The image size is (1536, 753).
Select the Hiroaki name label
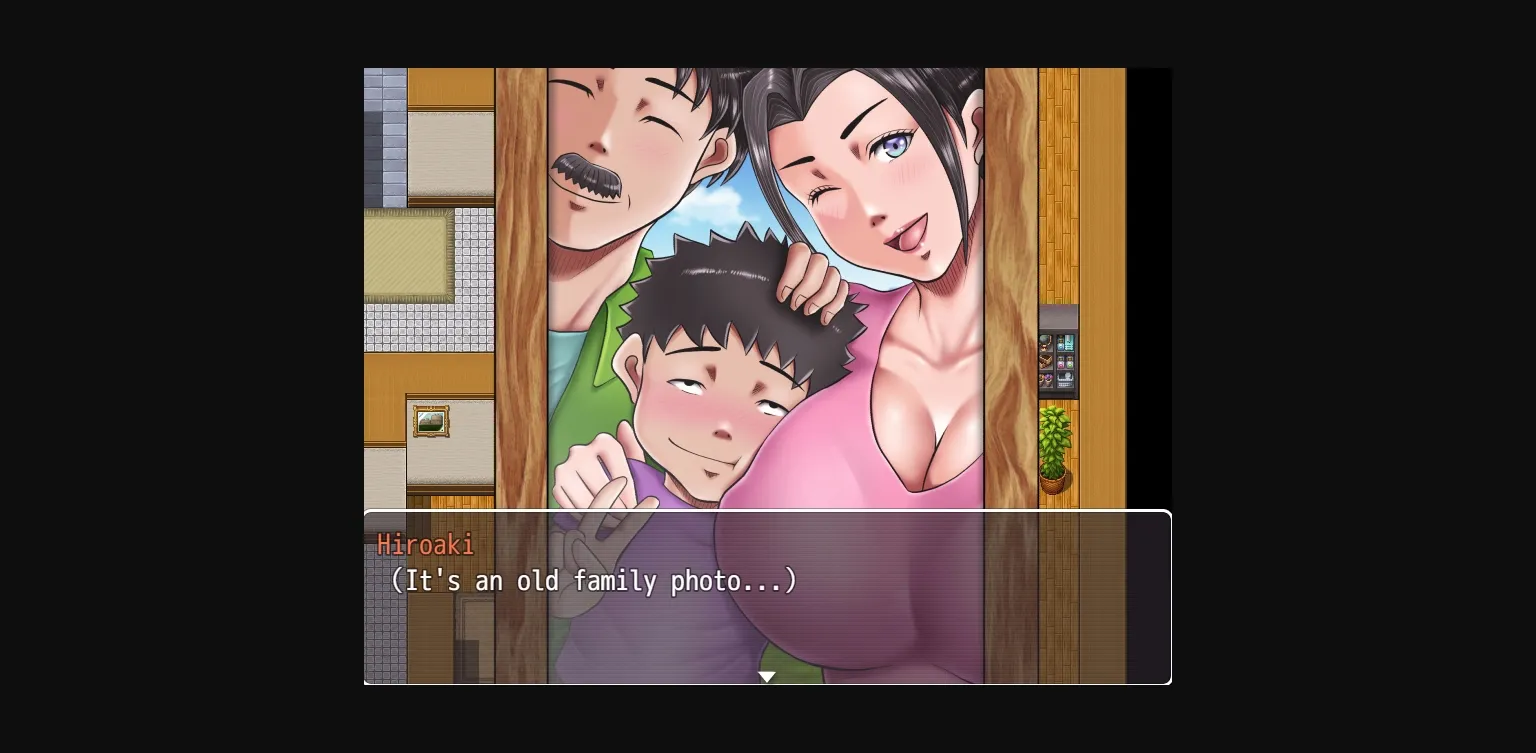(425, 545)
